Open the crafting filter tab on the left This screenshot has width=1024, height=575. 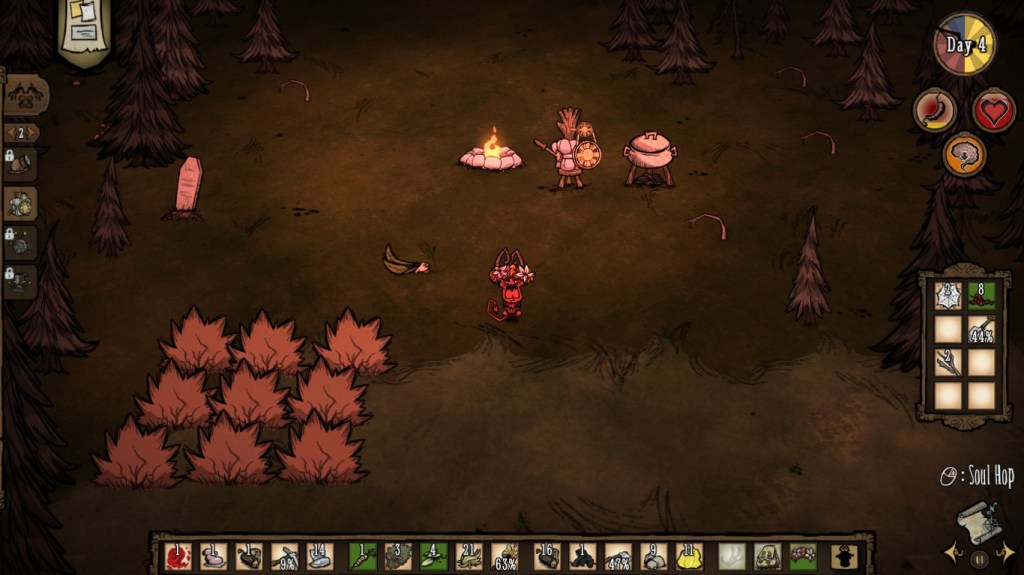coord(24,96)
